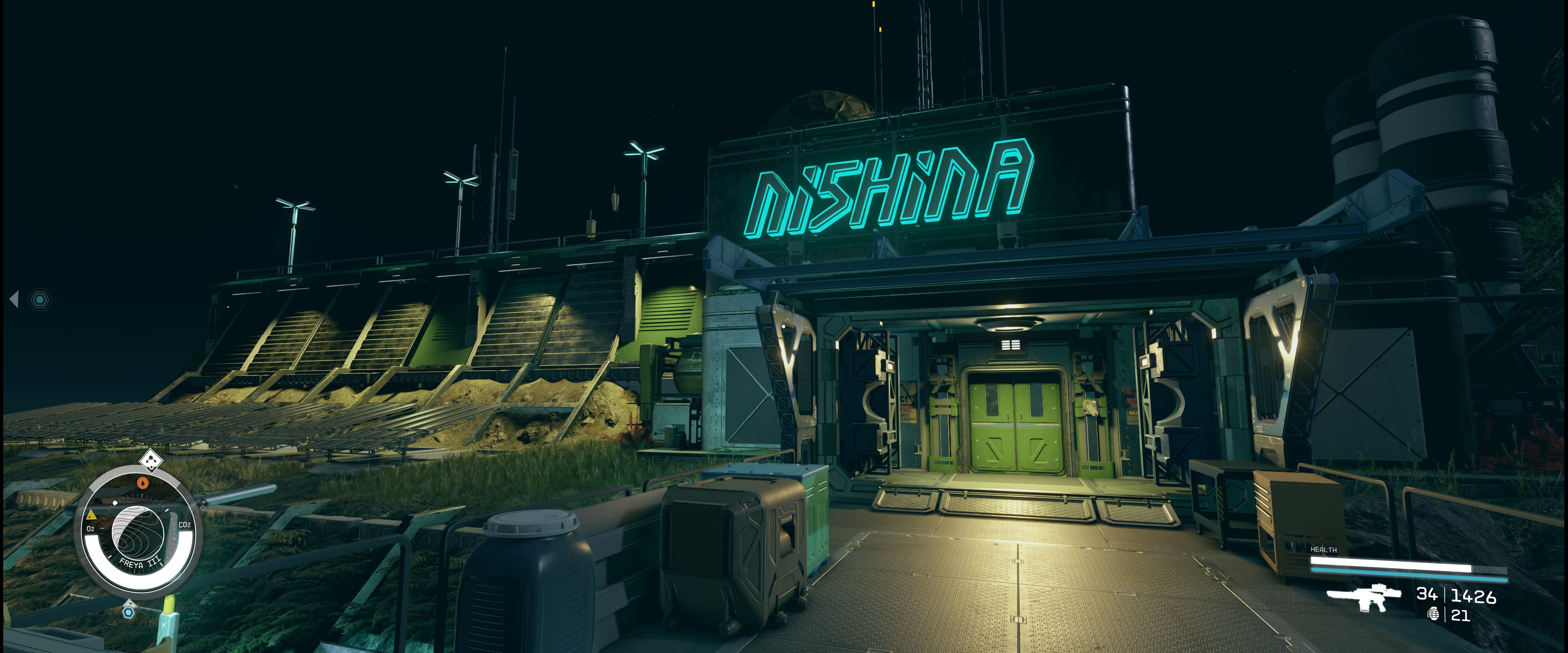1568x653 pixels.
Task: Click the off-screen blue hexagon objective marker
Action: coord(40,300)
